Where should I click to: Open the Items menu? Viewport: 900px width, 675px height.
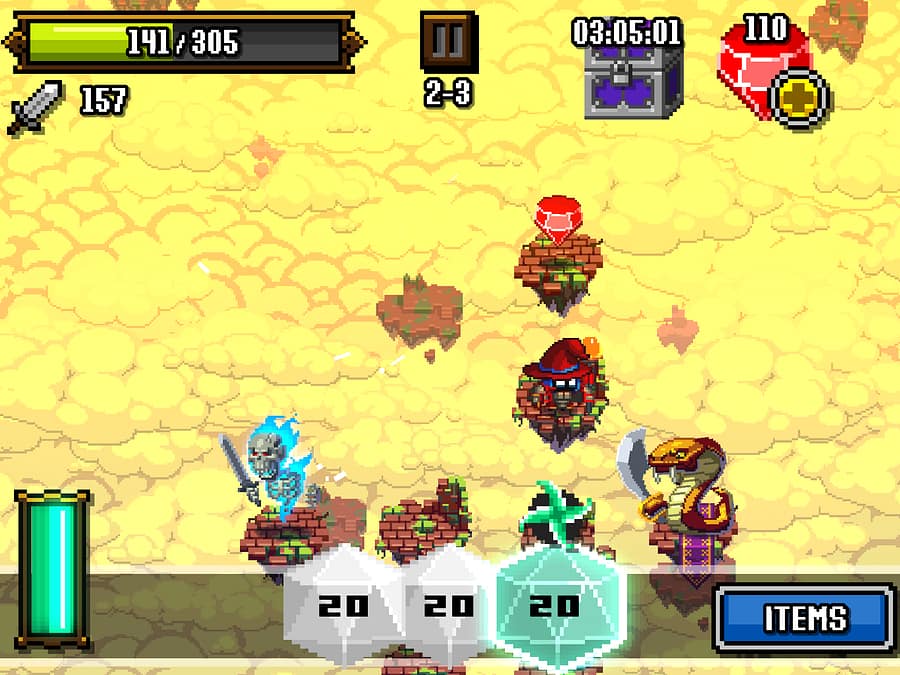coord(804,618)
